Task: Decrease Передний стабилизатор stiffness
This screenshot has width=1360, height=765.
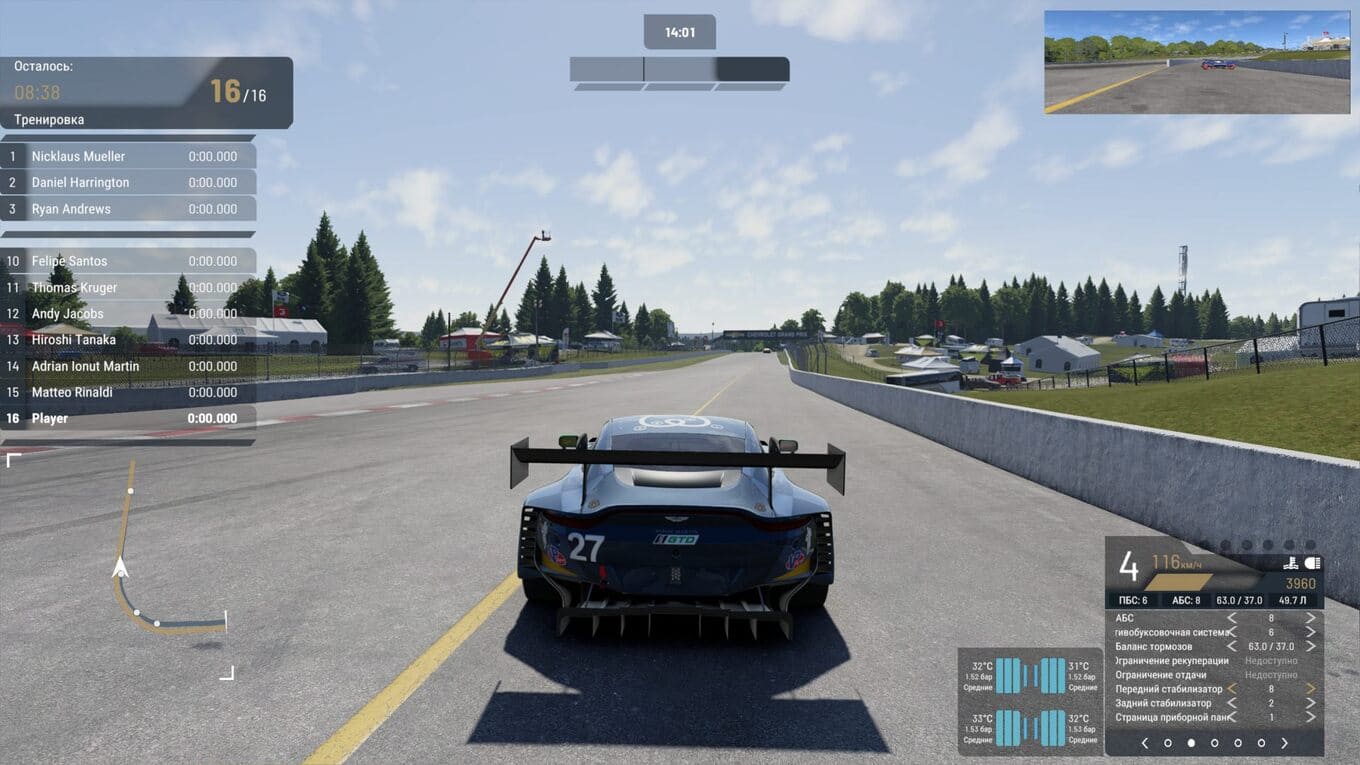Action: 1232,689
